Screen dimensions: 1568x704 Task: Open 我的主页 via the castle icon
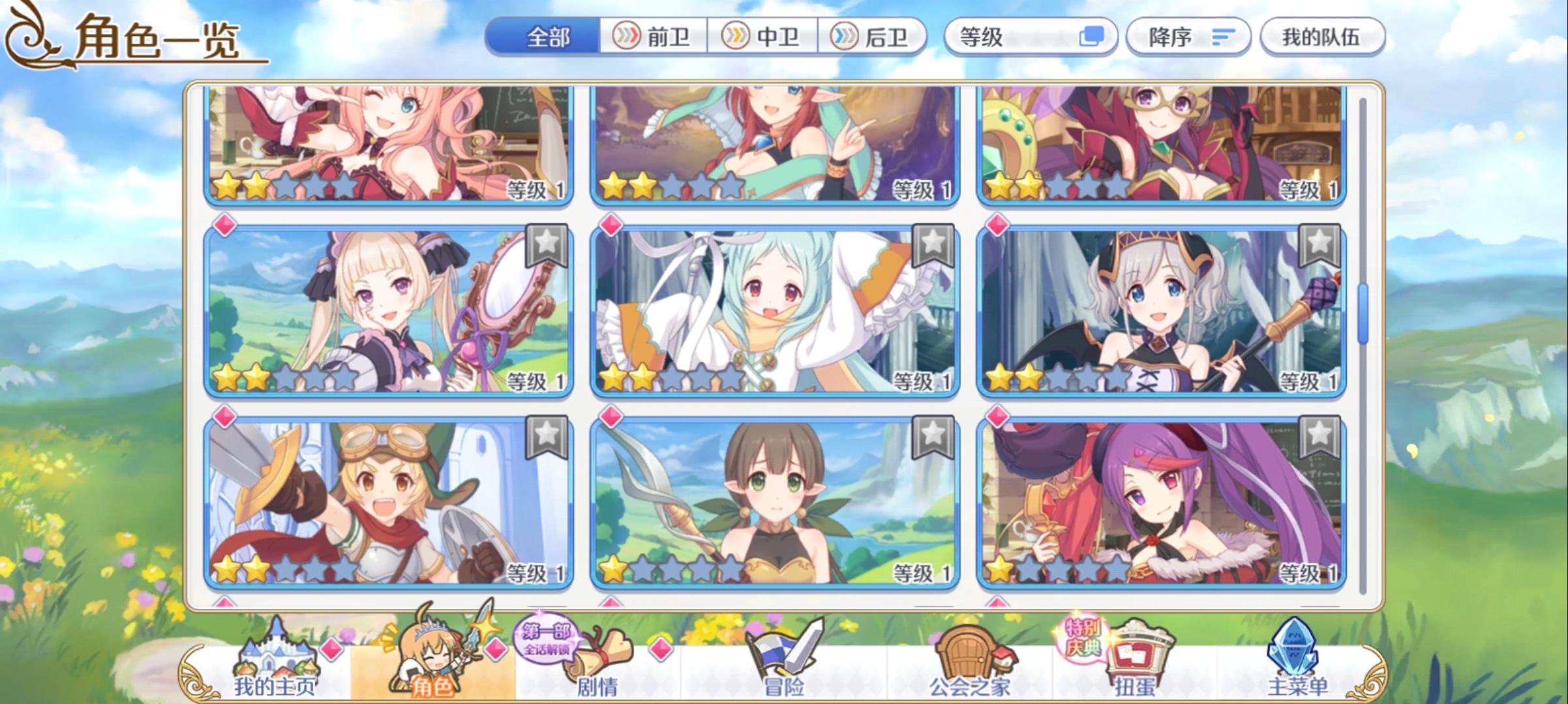pos(277,652)
